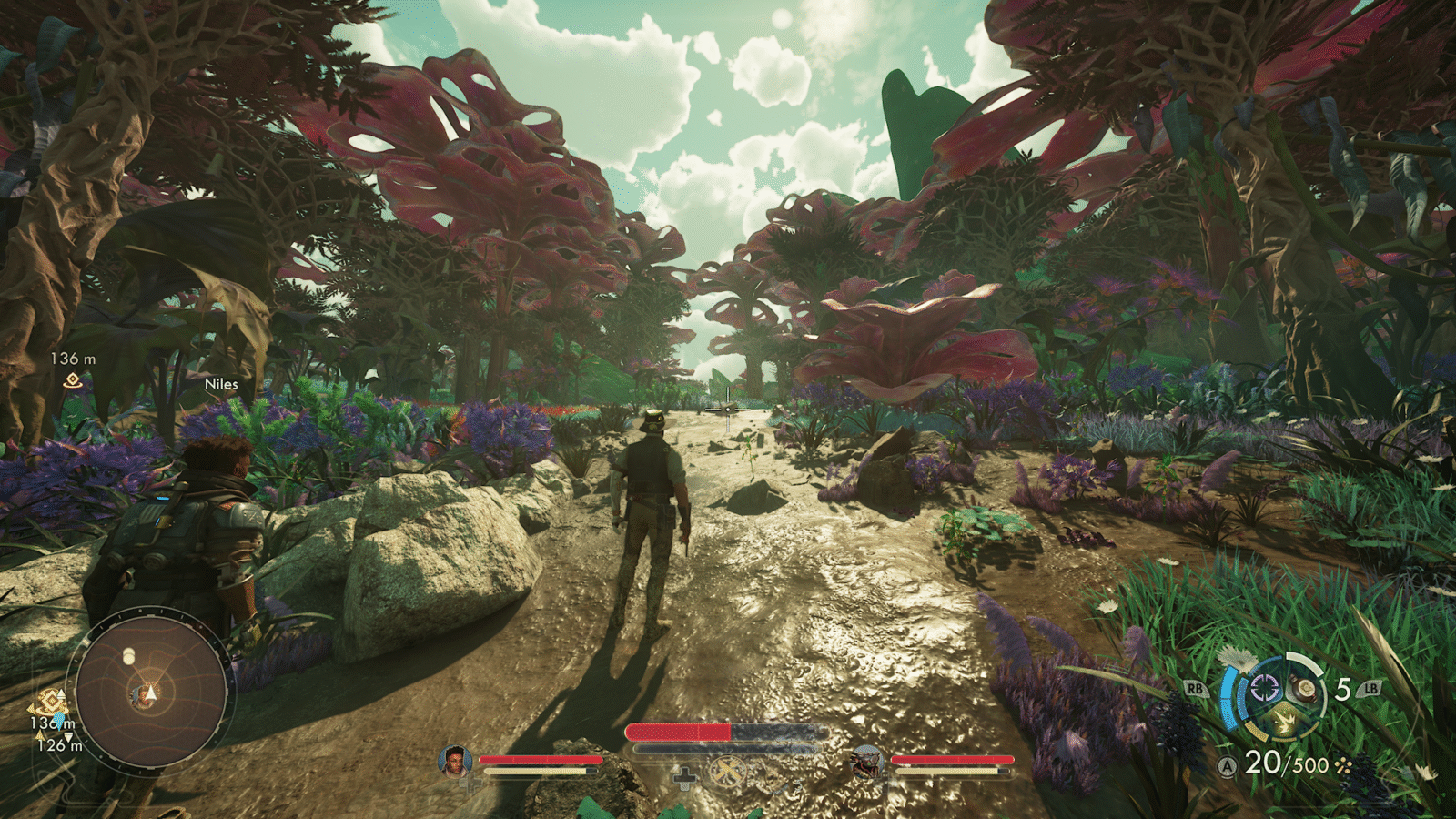Click the quest objective icon under 136 m
The height and width of the screenshot is (819, 1456).
click(71, 380)
